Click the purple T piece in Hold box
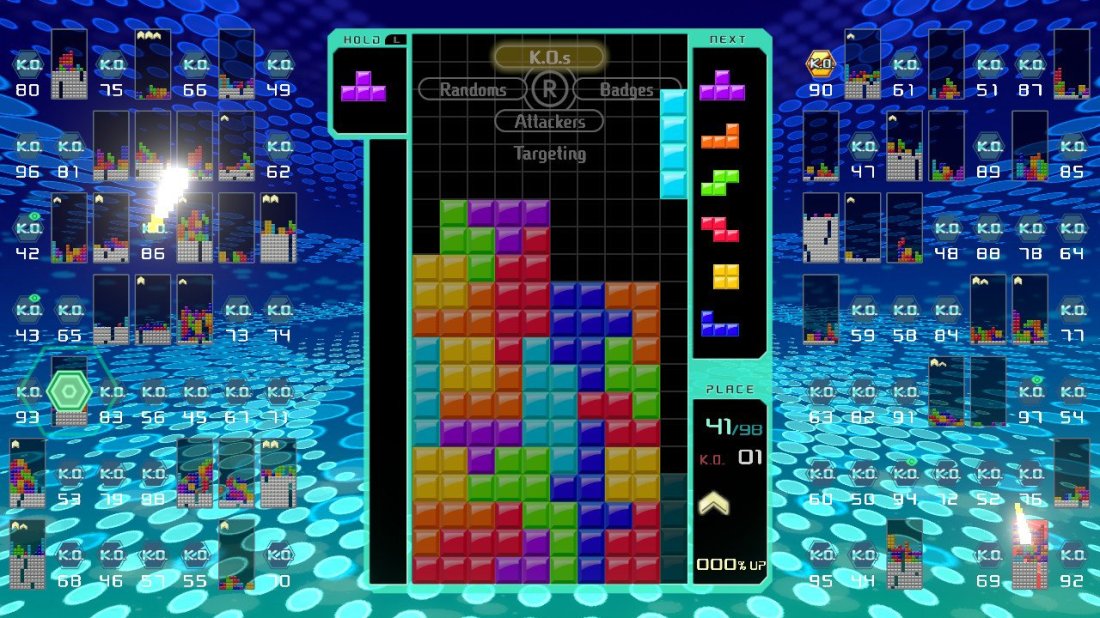This screenshot has width=1100, height=618. [x=363, y=87]
